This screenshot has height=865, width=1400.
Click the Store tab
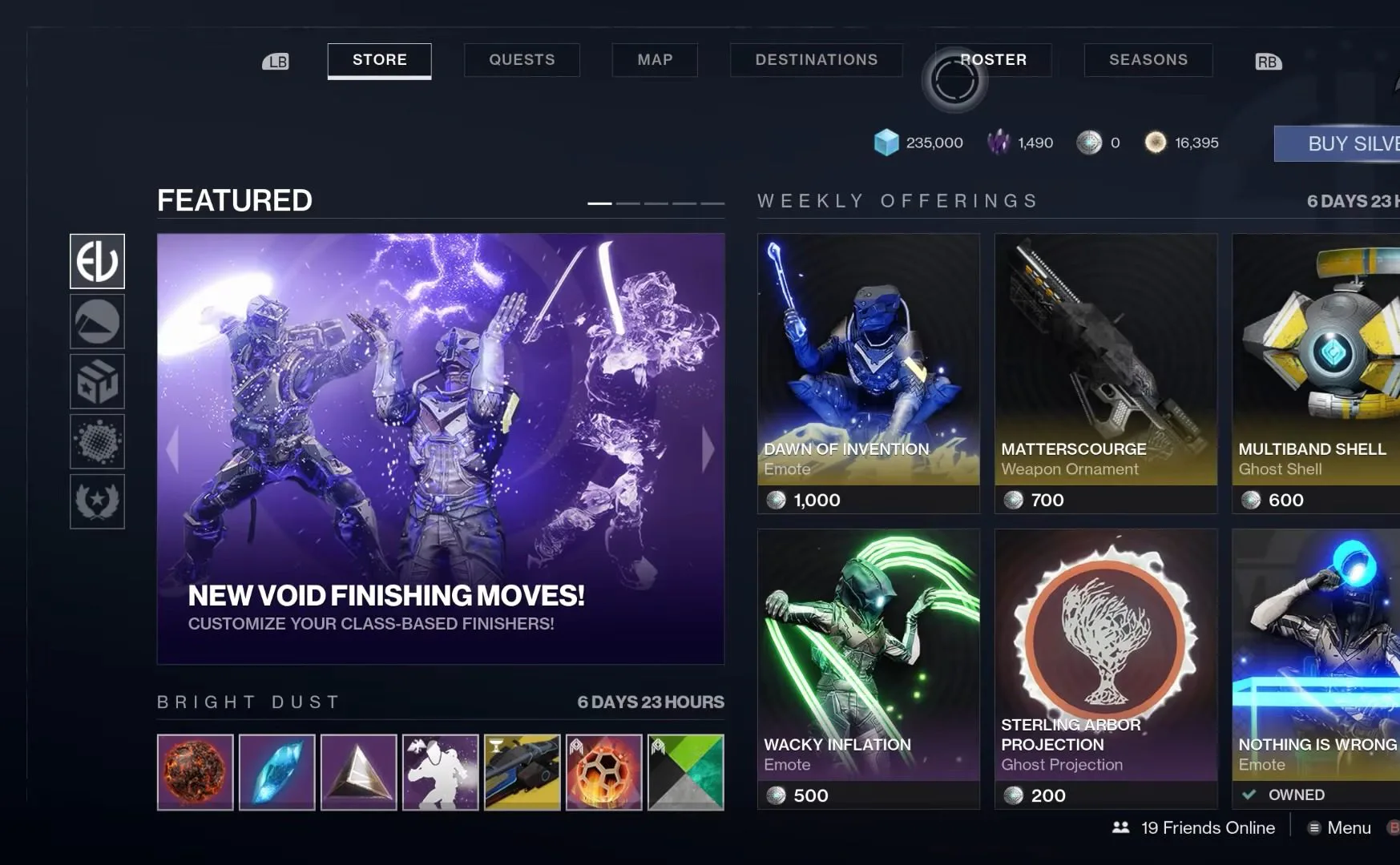379,60
